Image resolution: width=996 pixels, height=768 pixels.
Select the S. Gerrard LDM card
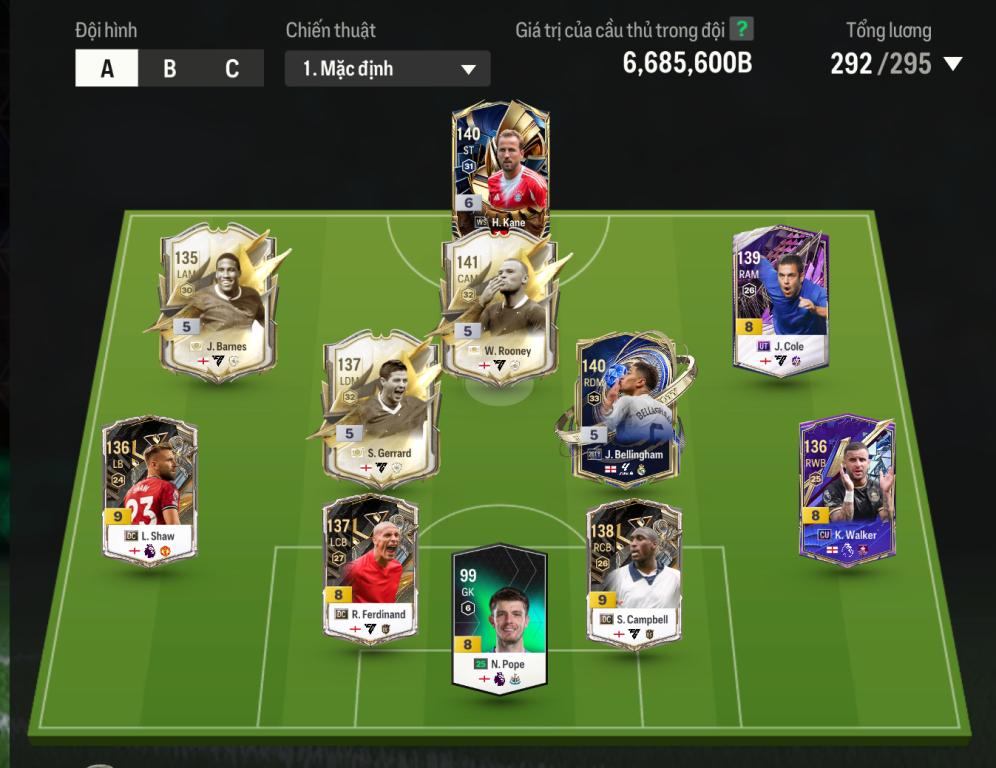click(x=381, y=410)
